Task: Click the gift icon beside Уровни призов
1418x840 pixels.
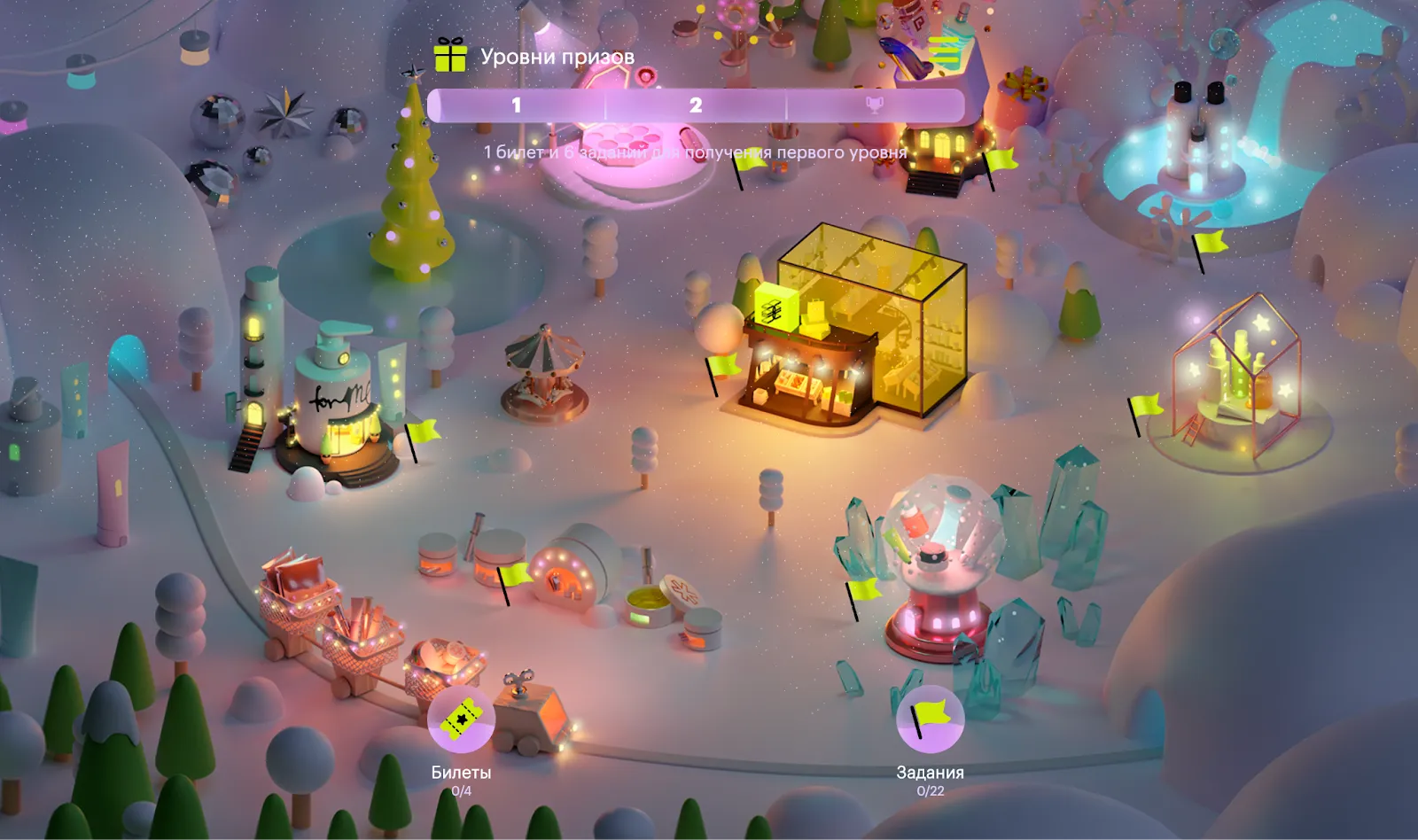Action: pyautogui.click(x=450, y=56)
